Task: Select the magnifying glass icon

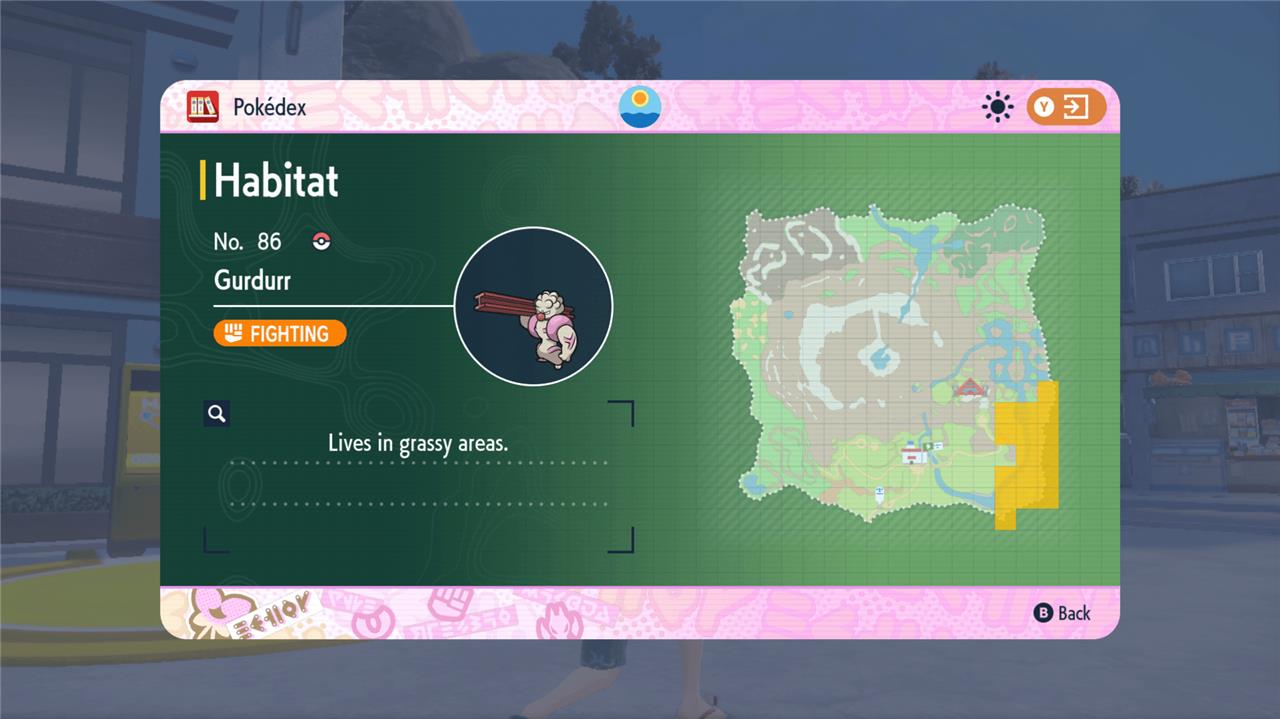Action: coord(217,414)
